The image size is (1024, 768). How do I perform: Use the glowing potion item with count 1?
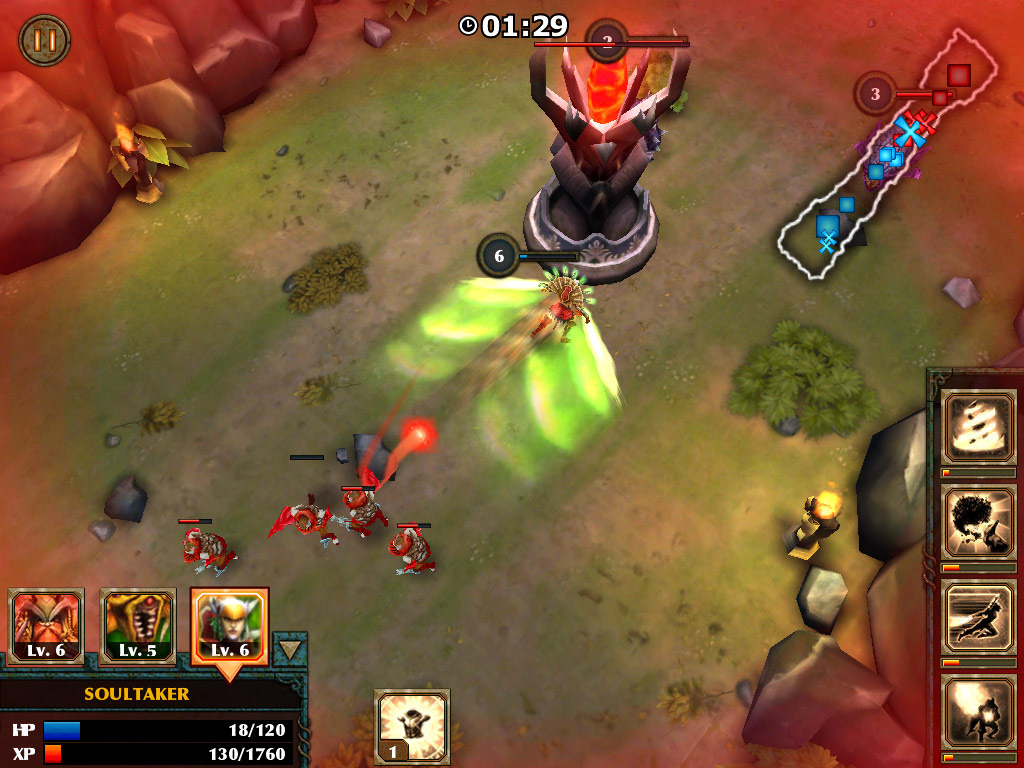tap(412, 726)
